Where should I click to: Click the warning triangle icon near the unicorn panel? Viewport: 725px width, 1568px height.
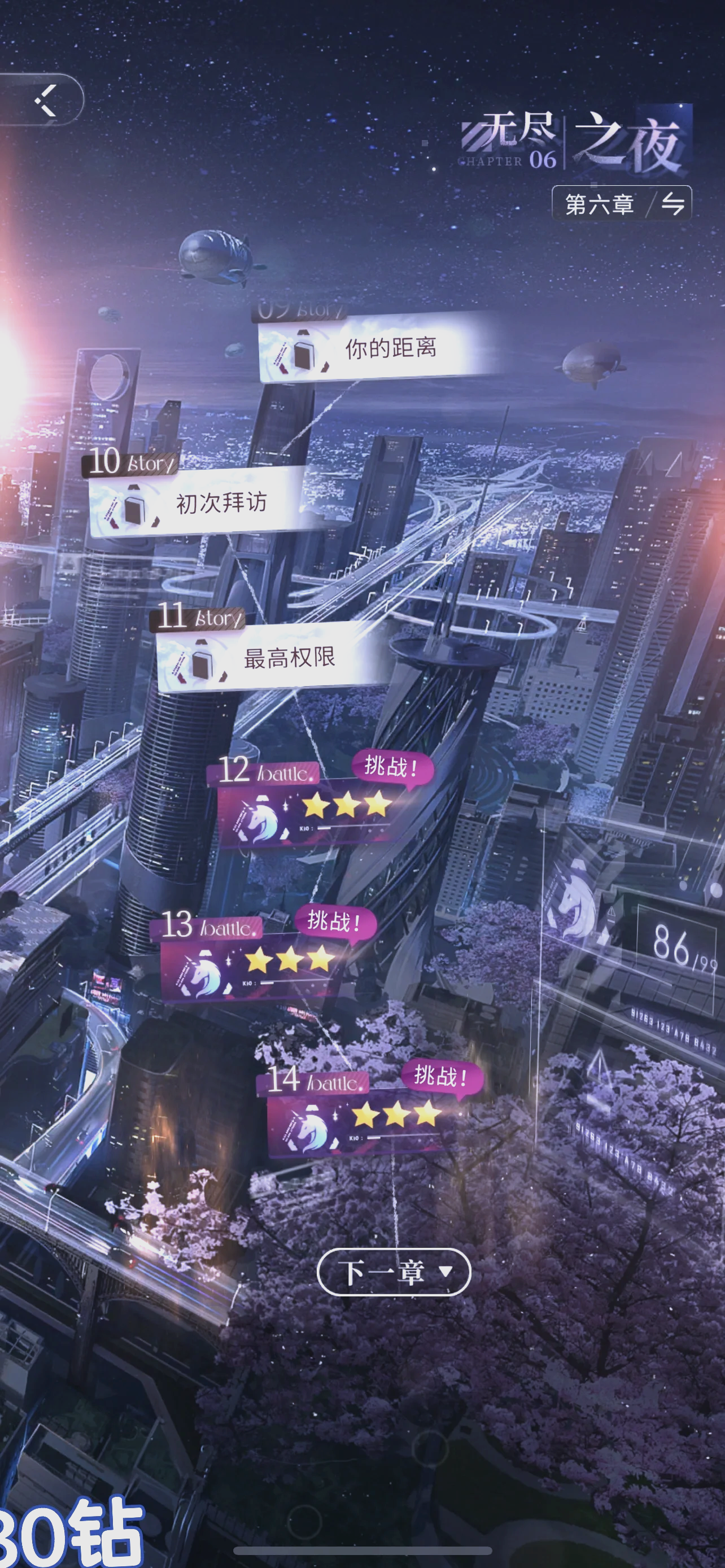tap(611, 911)
